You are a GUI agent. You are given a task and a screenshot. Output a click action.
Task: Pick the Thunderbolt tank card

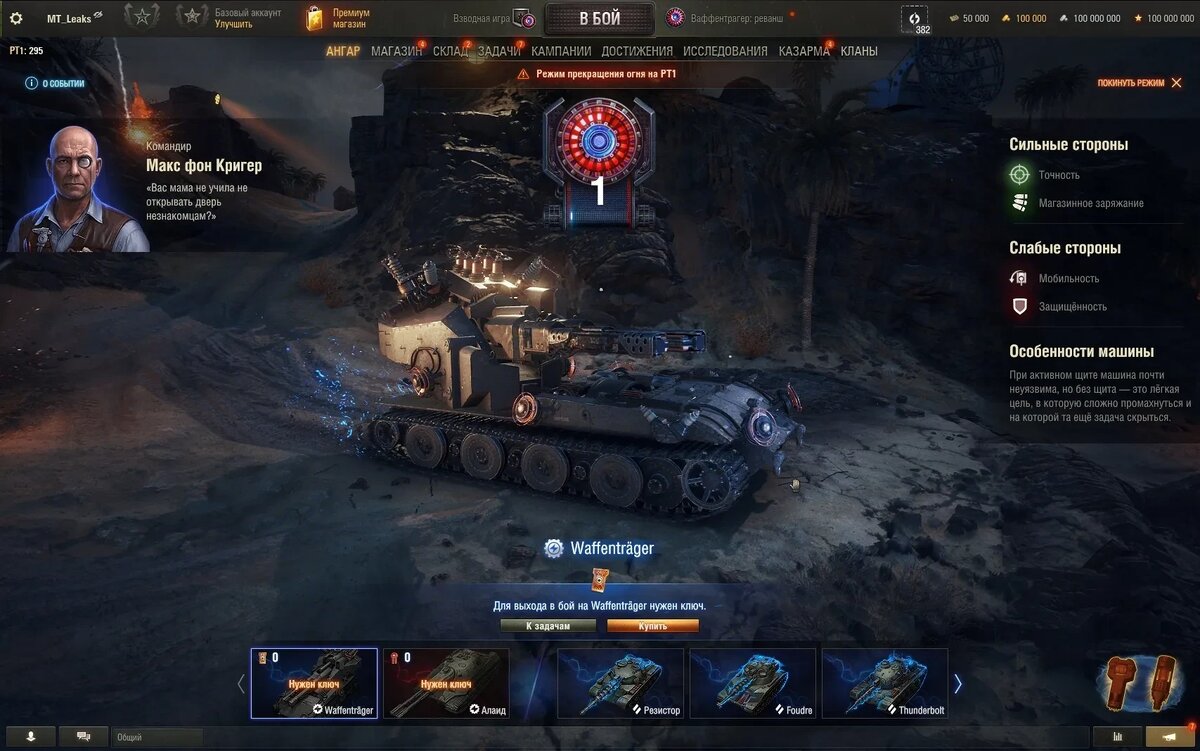[884, 683]
